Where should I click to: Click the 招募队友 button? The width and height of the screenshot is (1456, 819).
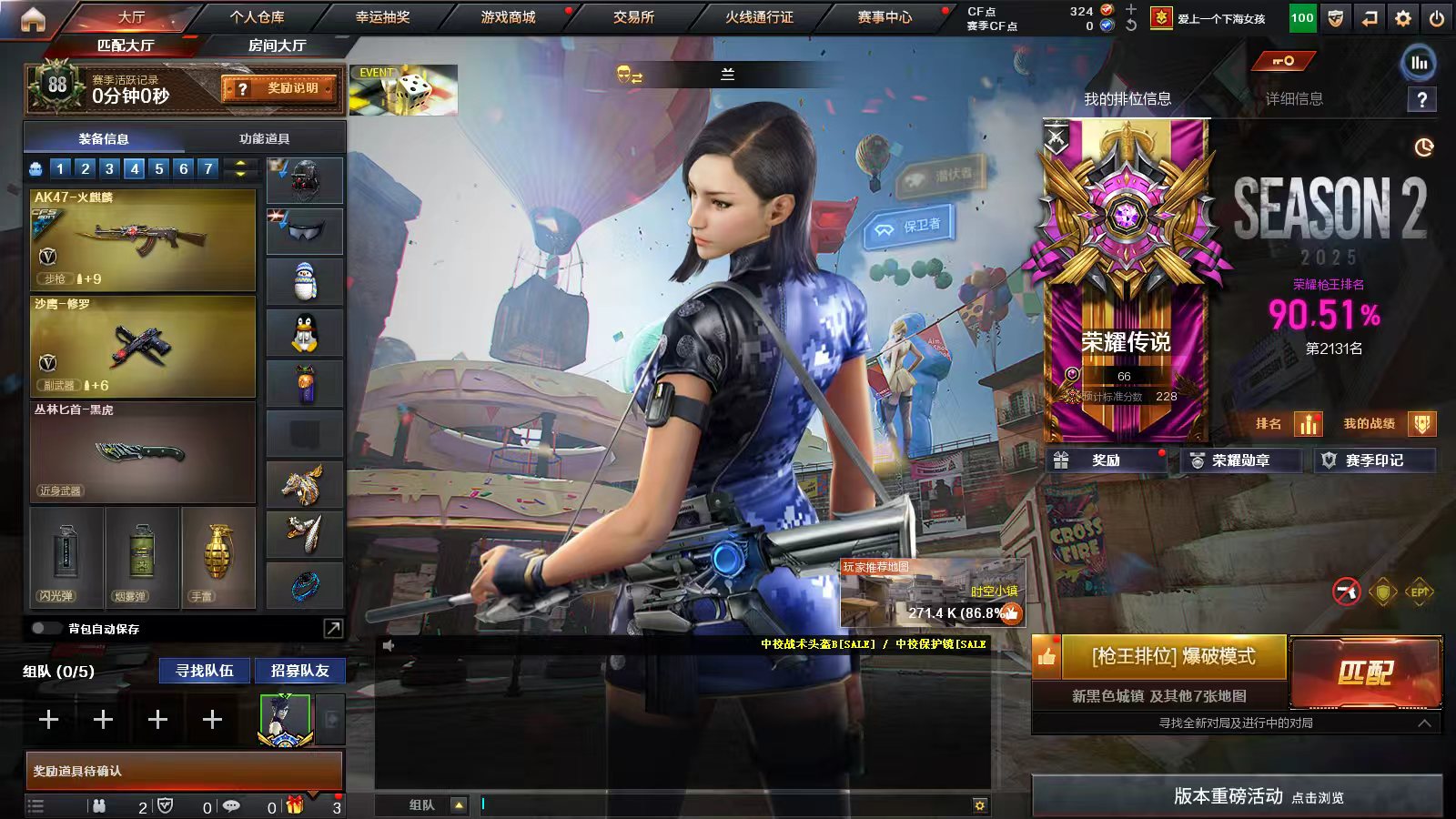(x=299, y=671)
